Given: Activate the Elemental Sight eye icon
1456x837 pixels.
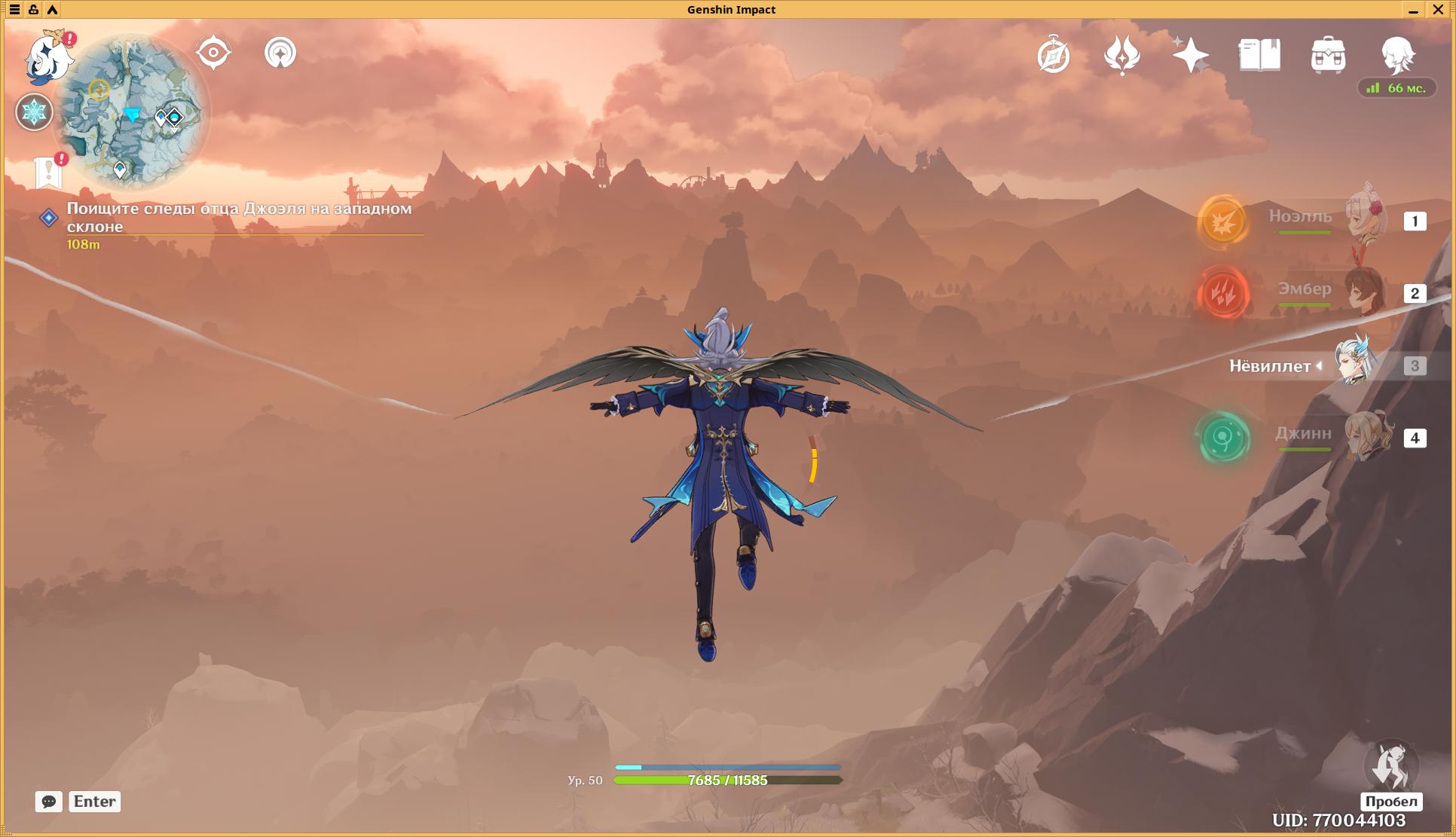Looking at the screenshot, I should tap(213, 53).
